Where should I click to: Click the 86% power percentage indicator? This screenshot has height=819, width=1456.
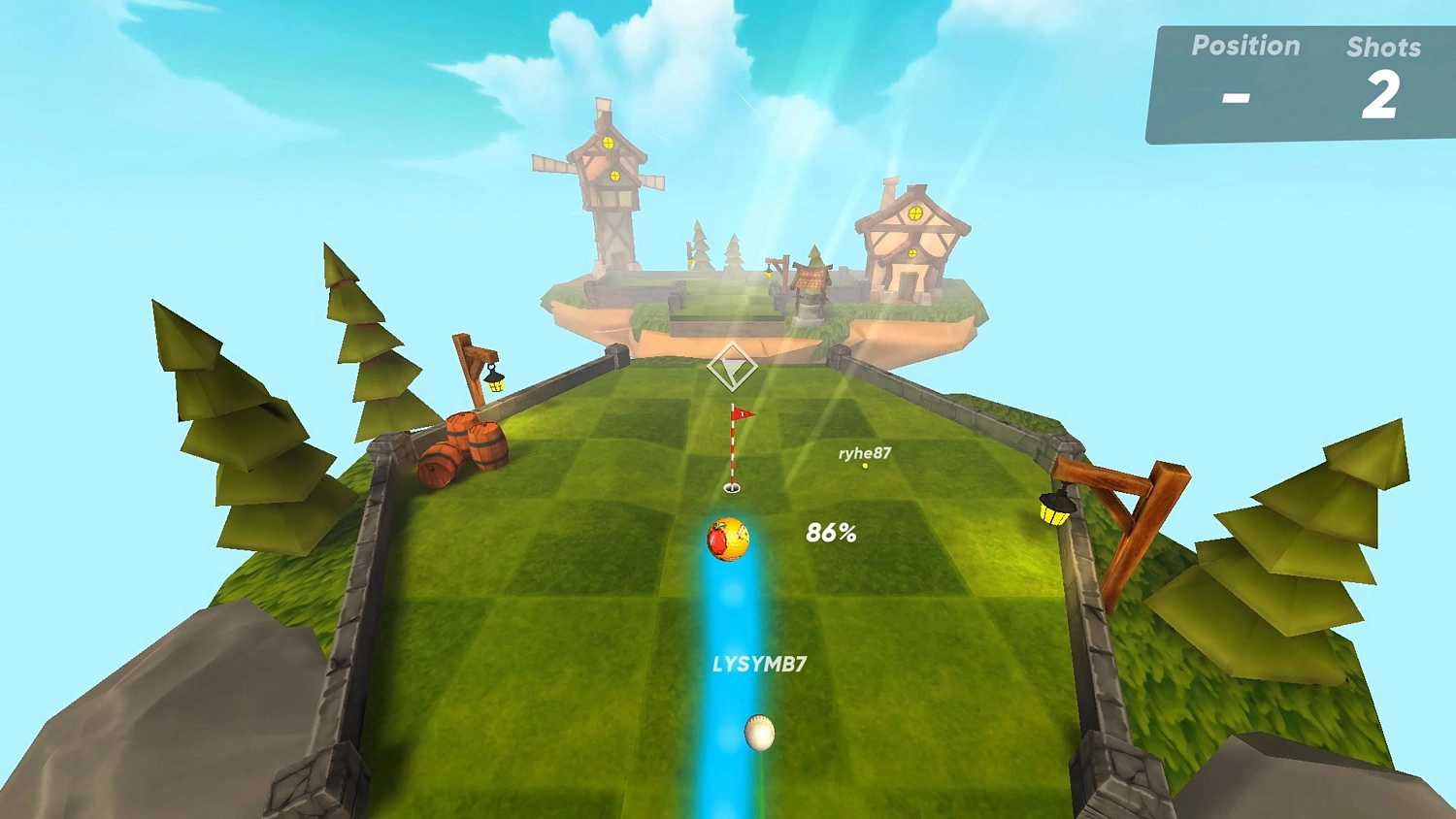(x=830, y=533)
